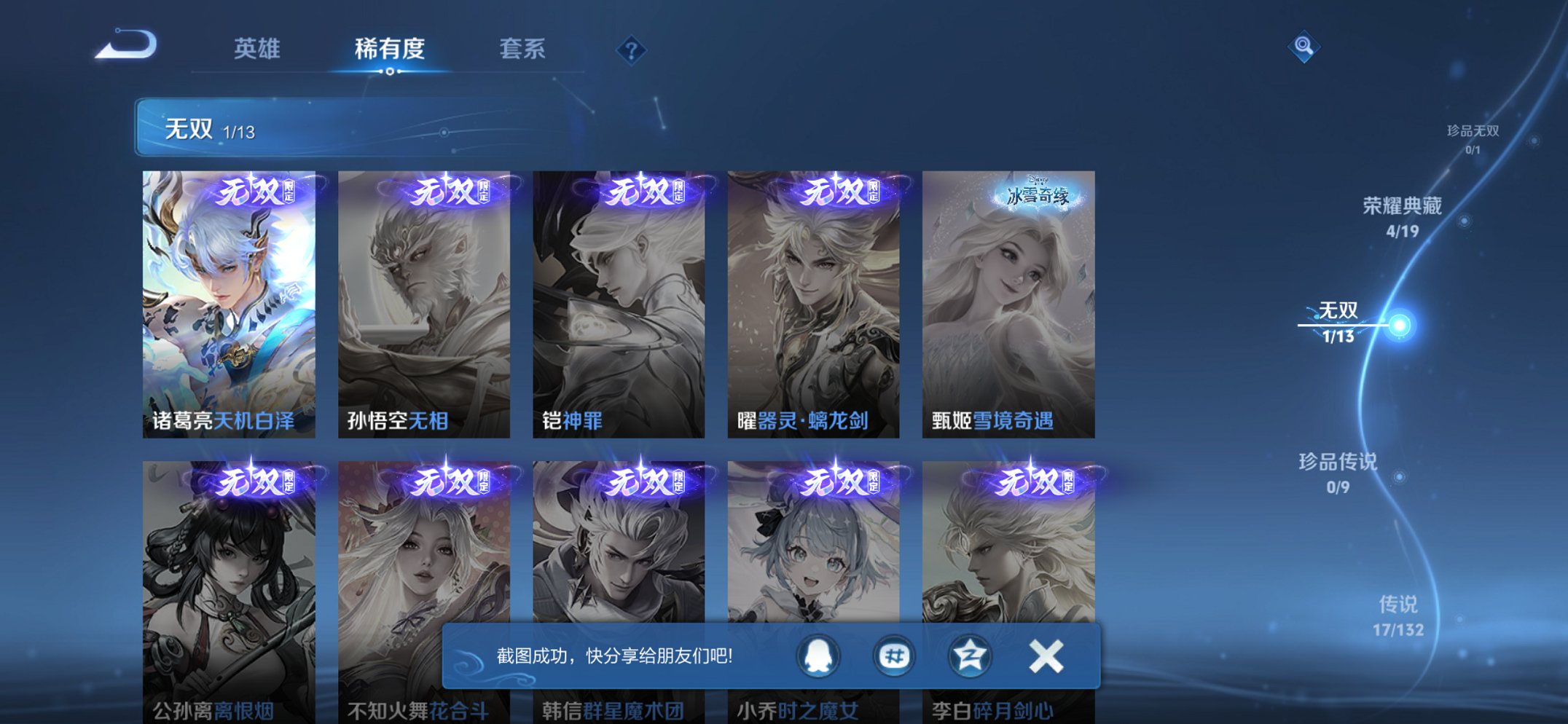Open the help question mark icon

coord(631,50)
